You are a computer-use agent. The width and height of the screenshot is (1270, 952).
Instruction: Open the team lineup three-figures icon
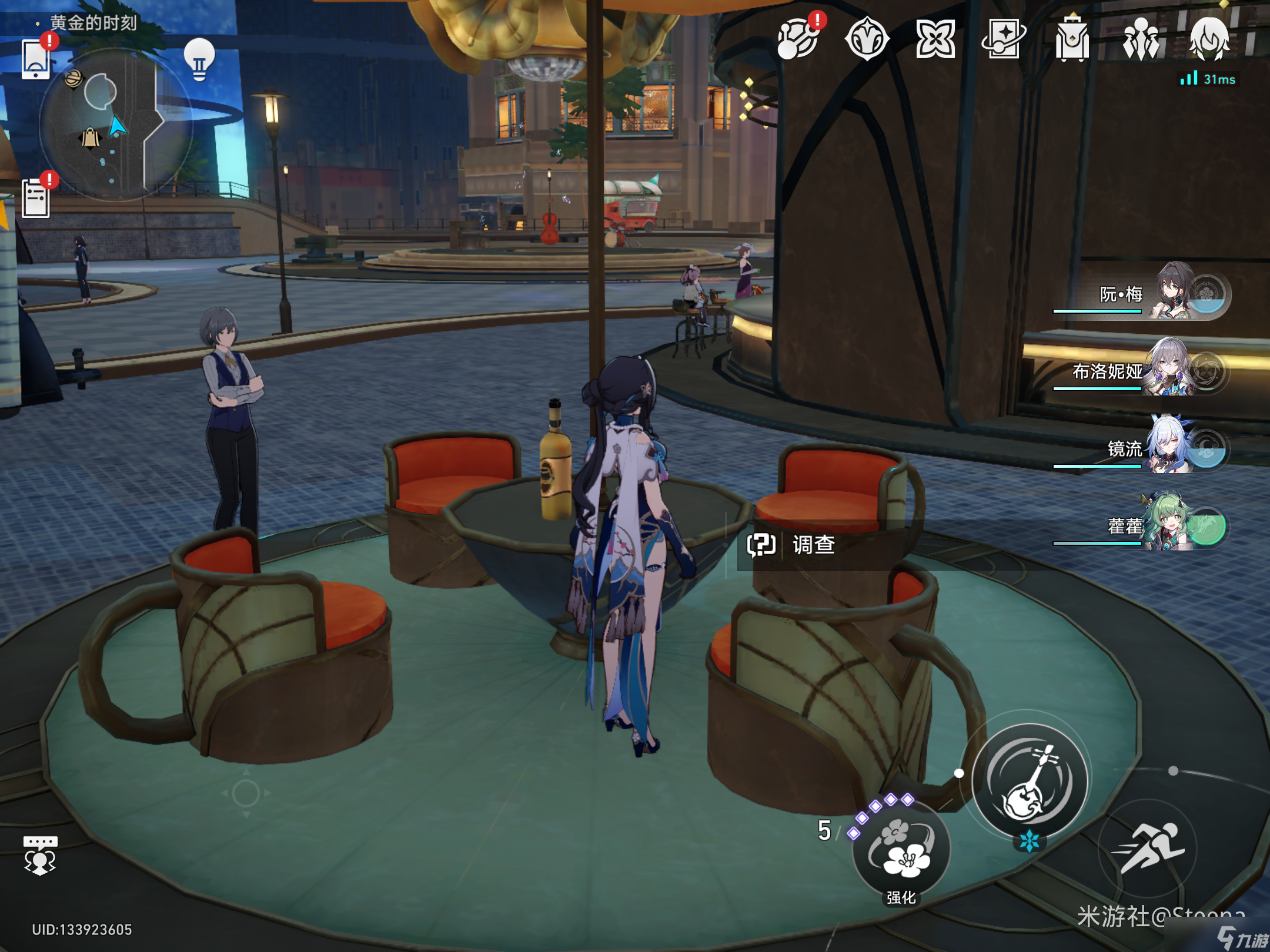(1141, 39)
